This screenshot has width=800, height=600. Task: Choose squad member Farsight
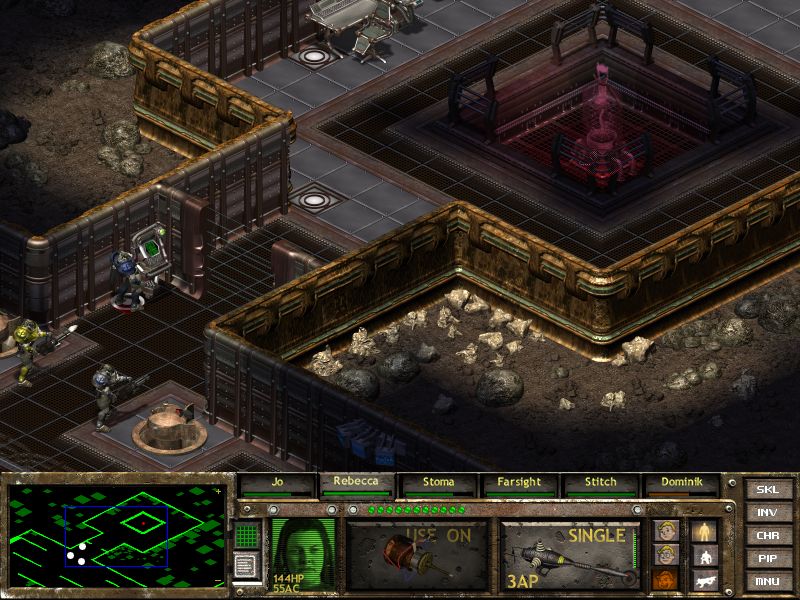point(520,484)
